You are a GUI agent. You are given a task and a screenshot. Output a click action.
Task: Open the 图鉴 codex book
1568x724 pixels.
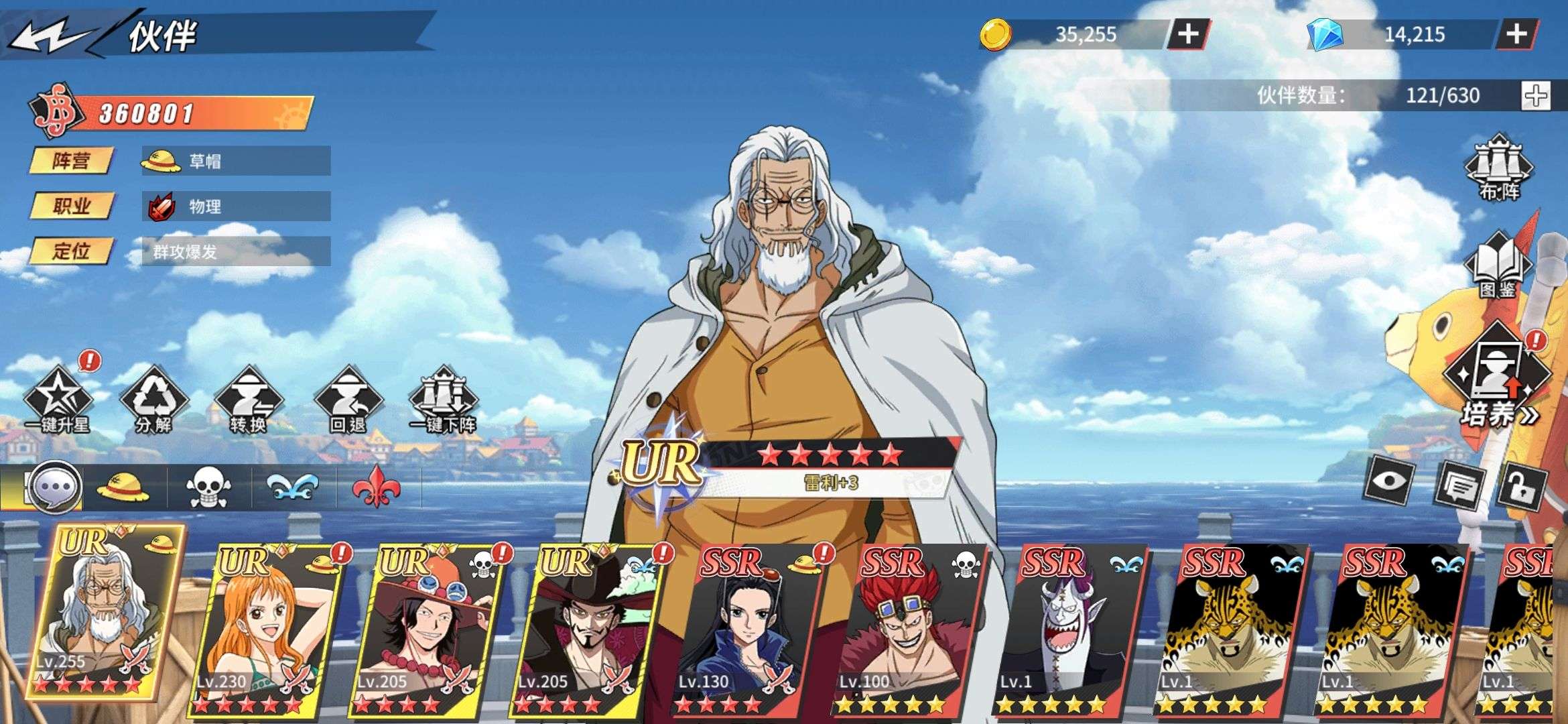tap(1498, 266)
